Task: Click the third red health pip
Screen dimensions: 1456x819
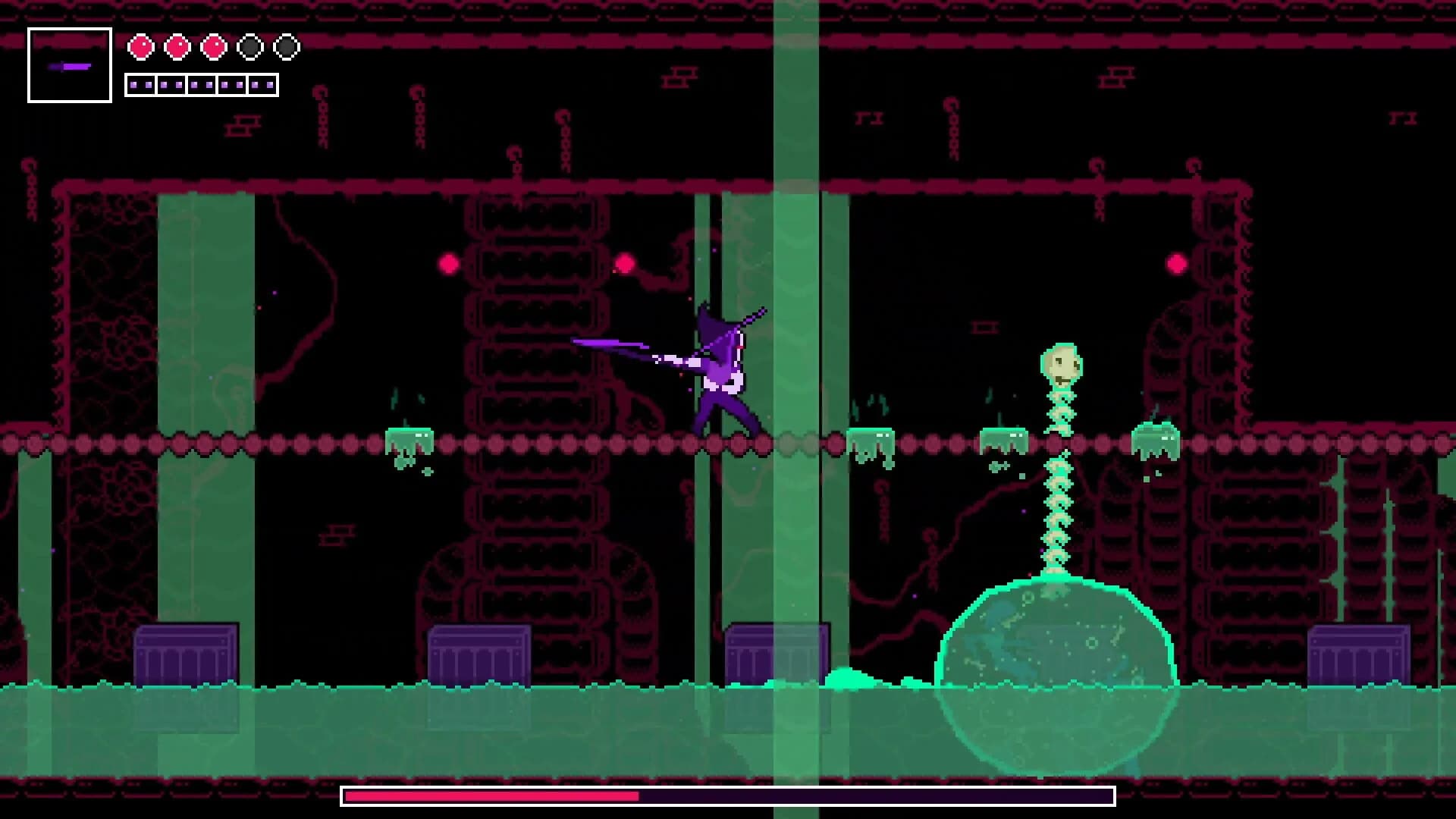Action: pos(216,45)
